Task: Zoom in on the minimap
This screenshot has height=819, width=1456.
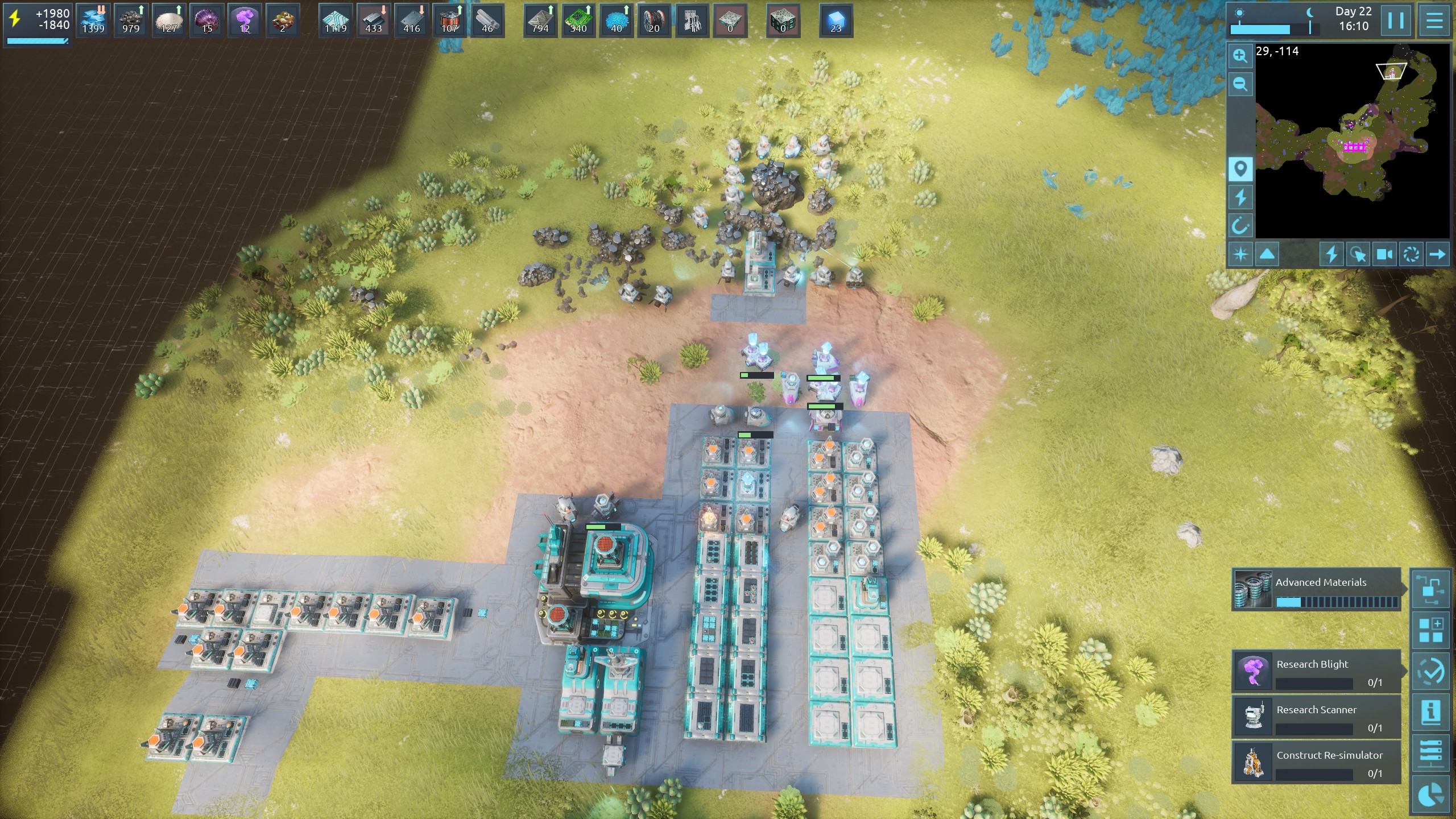Action: click(x=1240, y=56)
